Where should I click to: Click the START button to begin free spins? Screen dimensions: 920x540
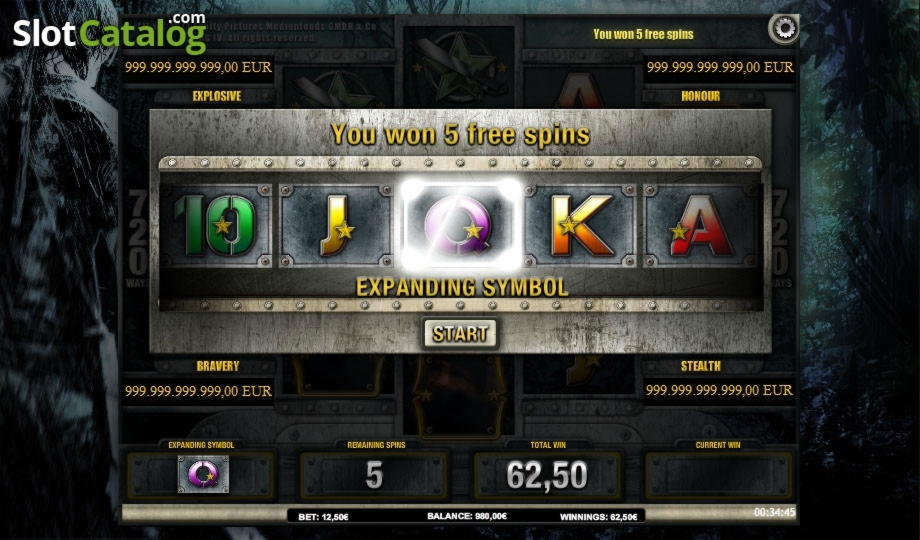pos(460,333)
